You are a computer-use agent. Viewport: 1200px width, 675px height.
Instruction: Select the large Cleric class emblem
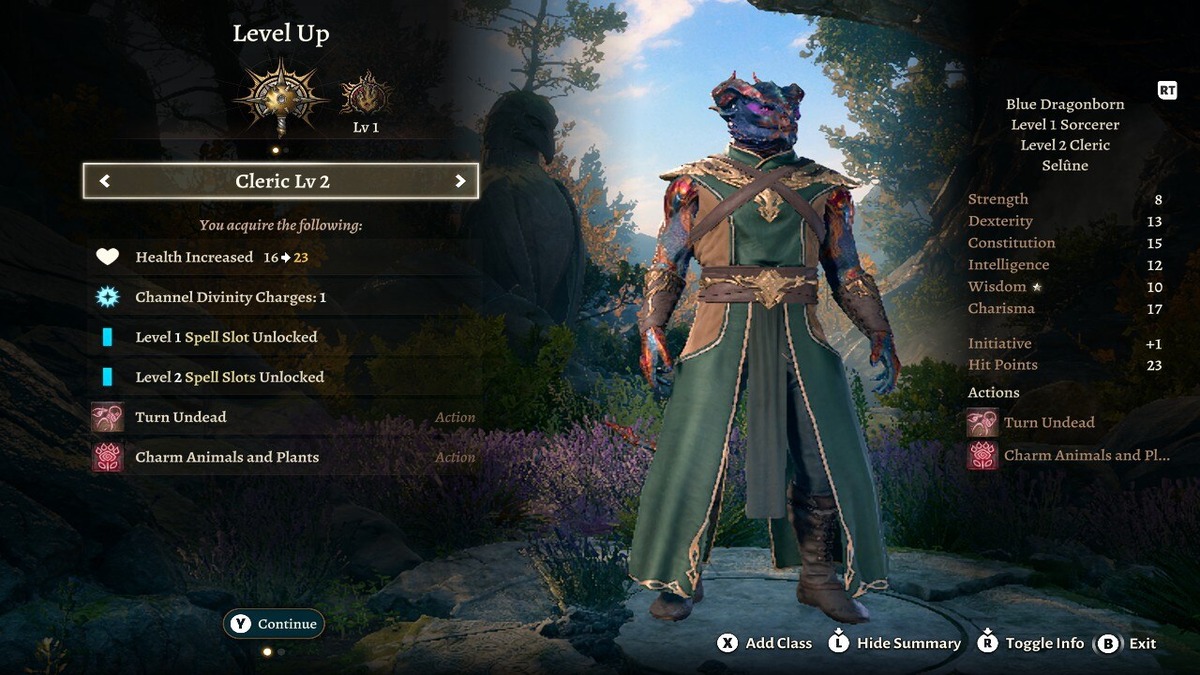(281, 96)
